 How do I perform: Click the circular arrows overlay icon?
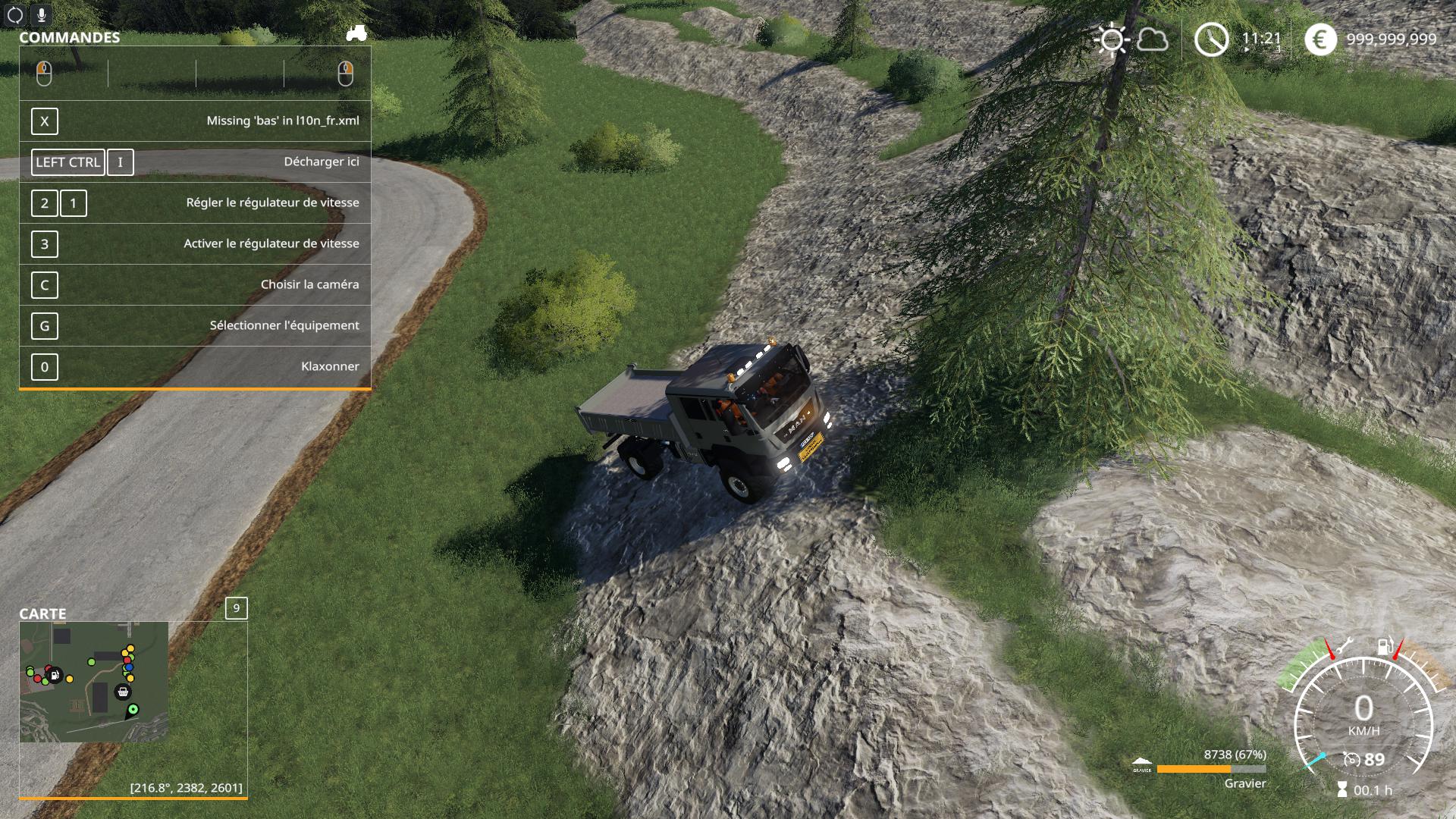(14, 14)
